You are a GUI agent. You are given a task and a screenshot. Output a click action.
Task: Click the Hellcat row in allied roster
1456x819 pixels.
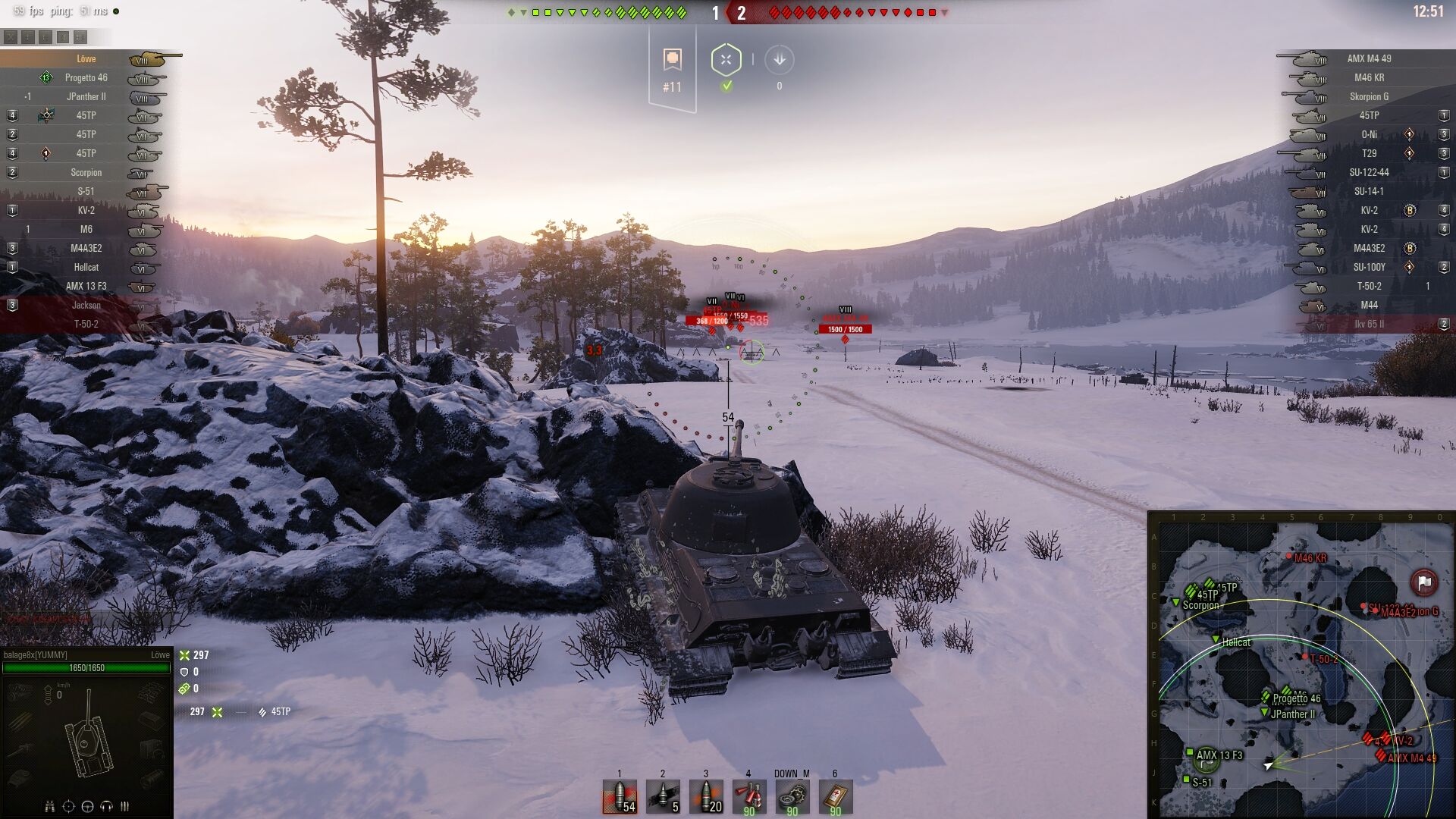click(86, 267)
